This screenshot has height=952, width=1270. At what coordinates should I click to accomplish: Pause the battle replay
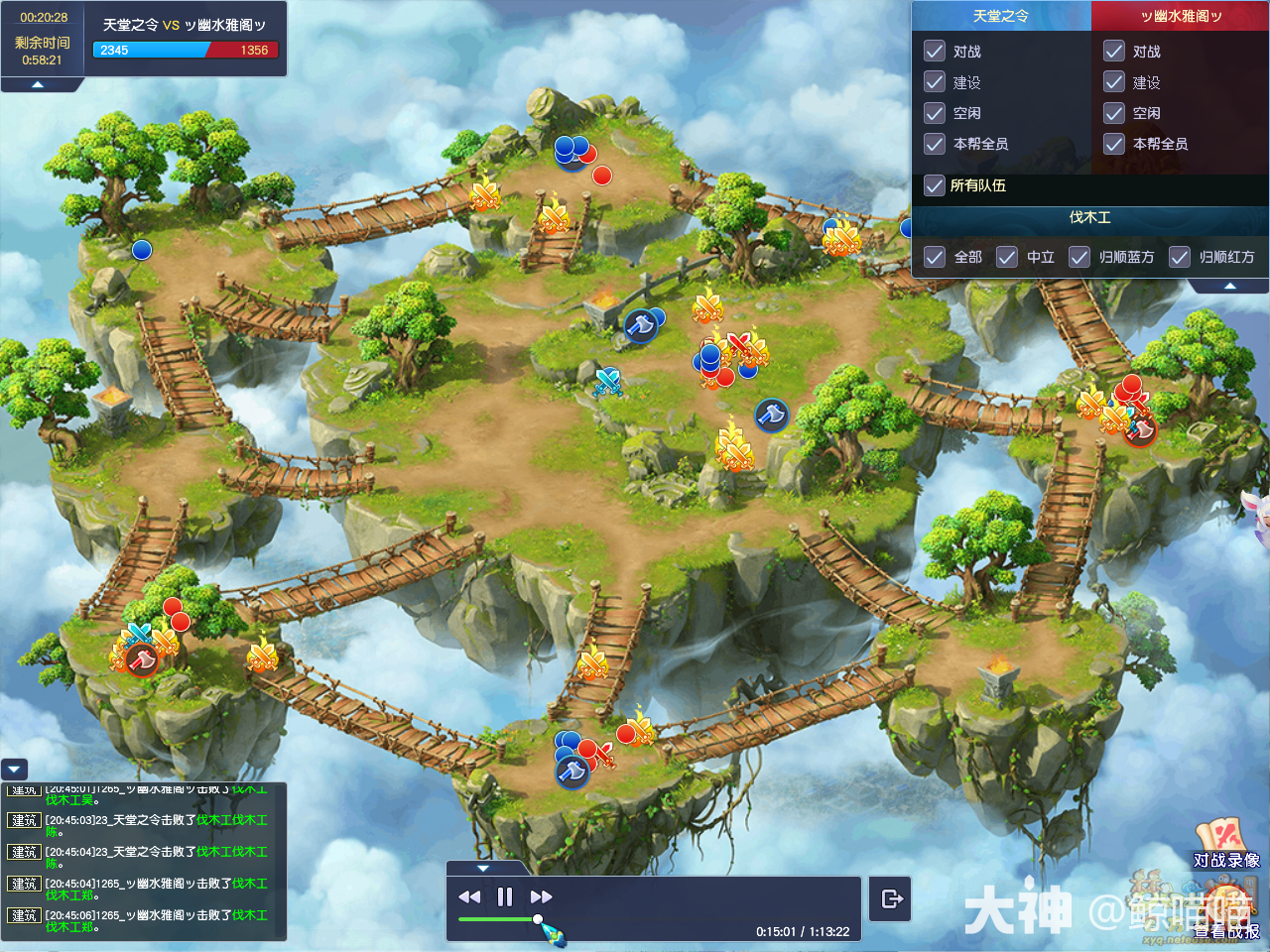click(505, 897)
